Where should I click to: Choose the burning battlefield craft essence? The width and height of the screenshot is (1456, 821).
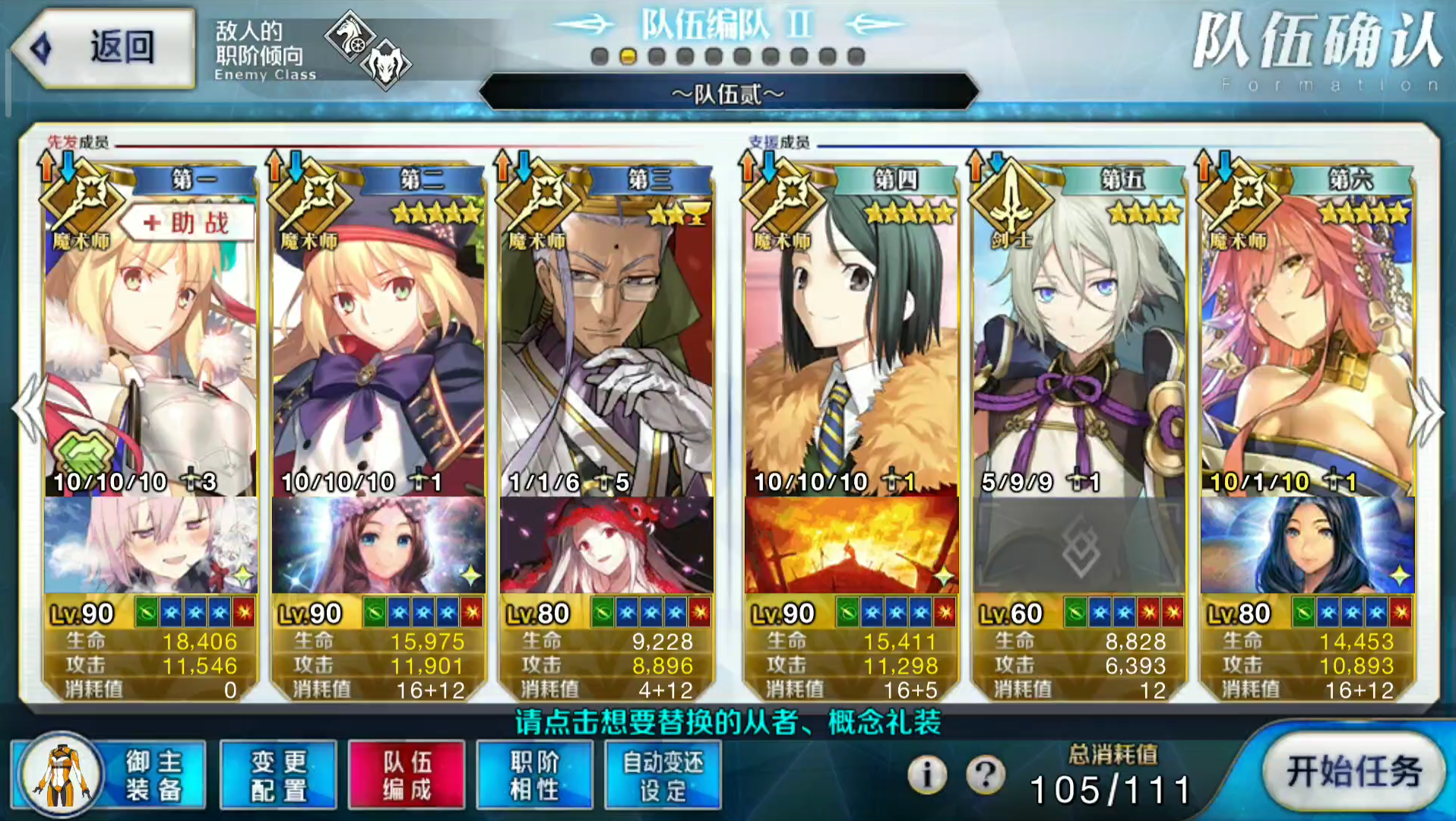click(x=851, y=545)
